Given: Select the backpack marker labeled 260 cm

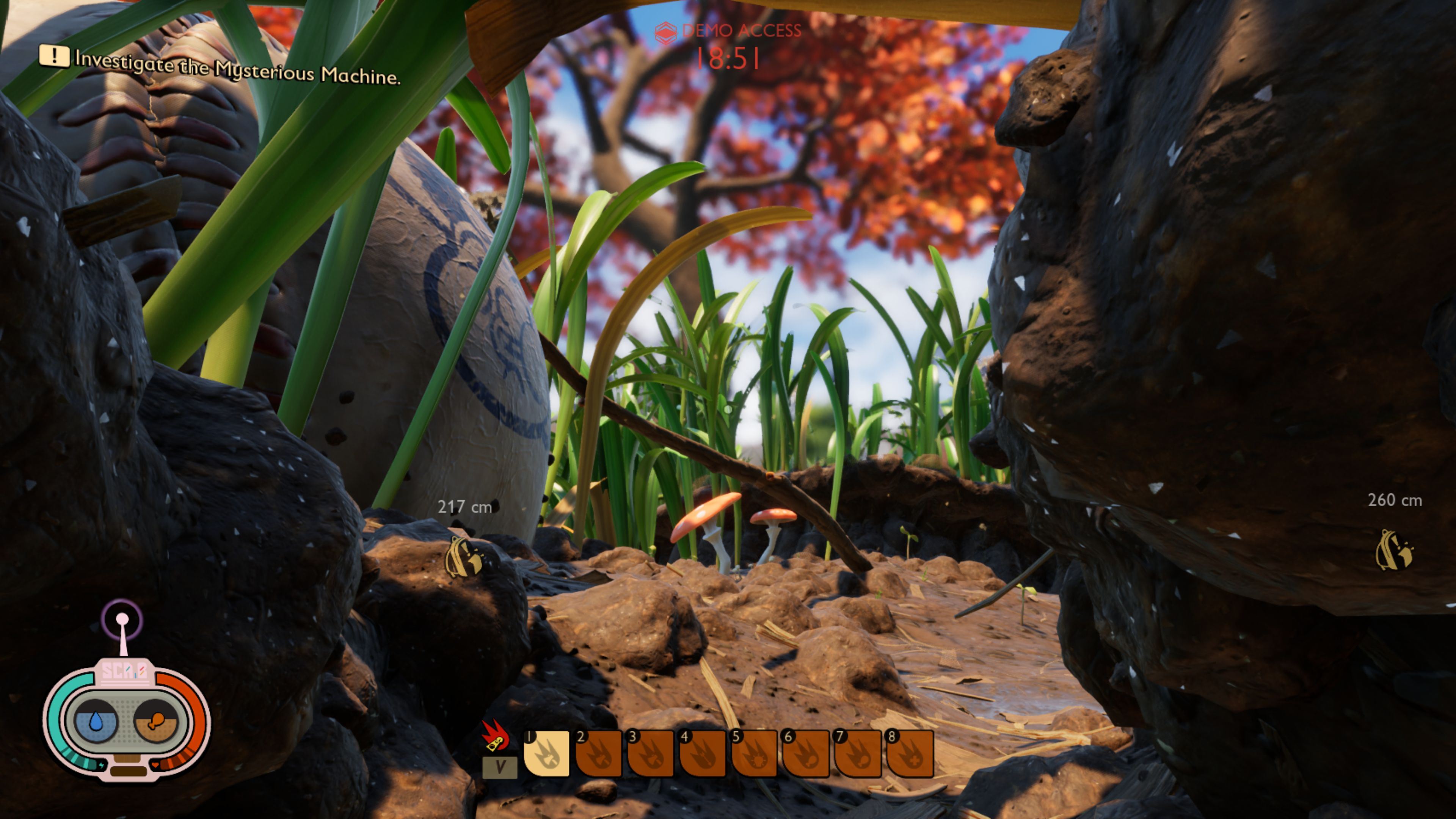Looking at the screenshot, I should click(1394, 550).
